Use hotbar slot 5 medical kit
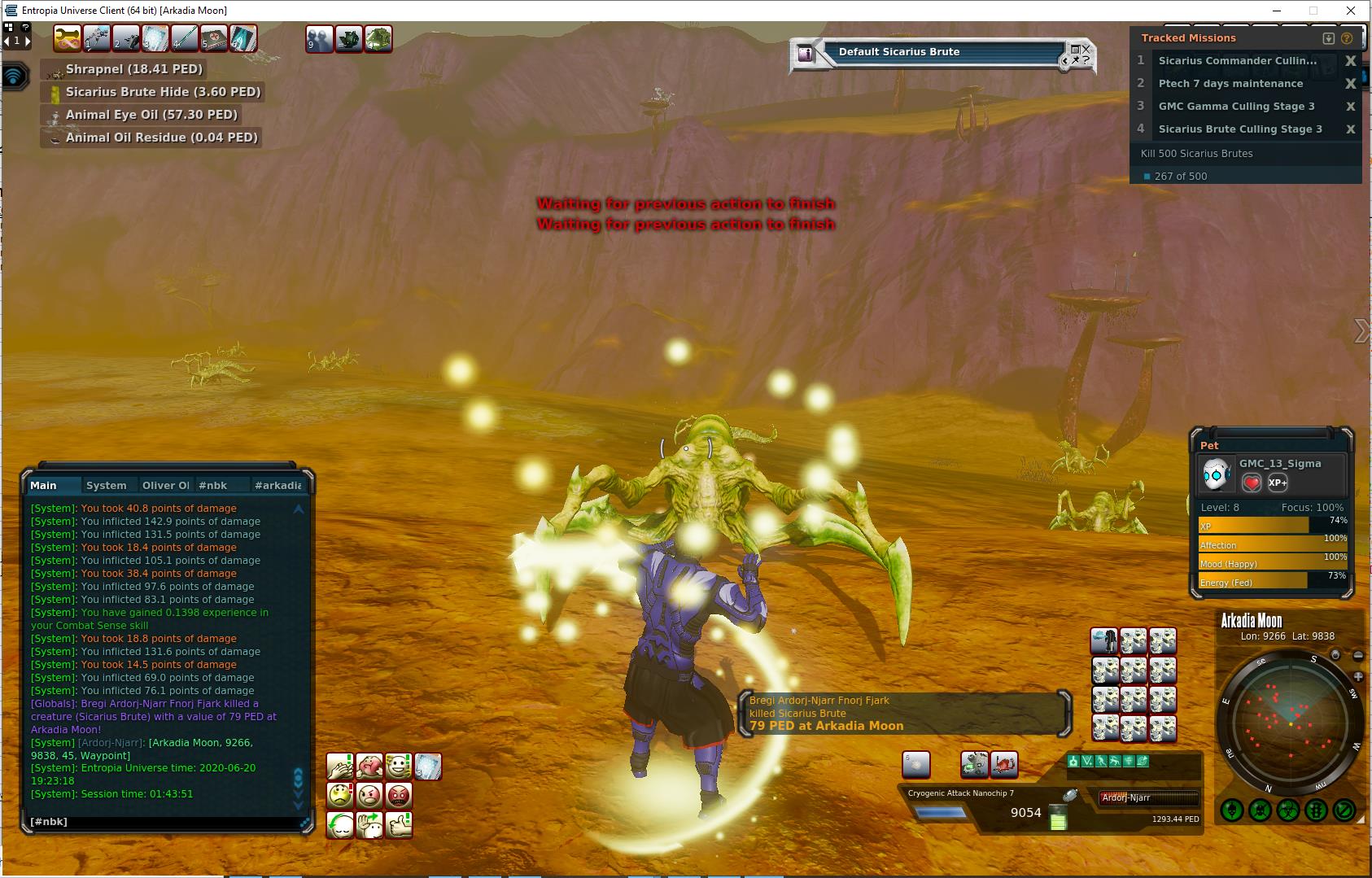Viewport: 1372px width, 878px height. click(214, 38)
